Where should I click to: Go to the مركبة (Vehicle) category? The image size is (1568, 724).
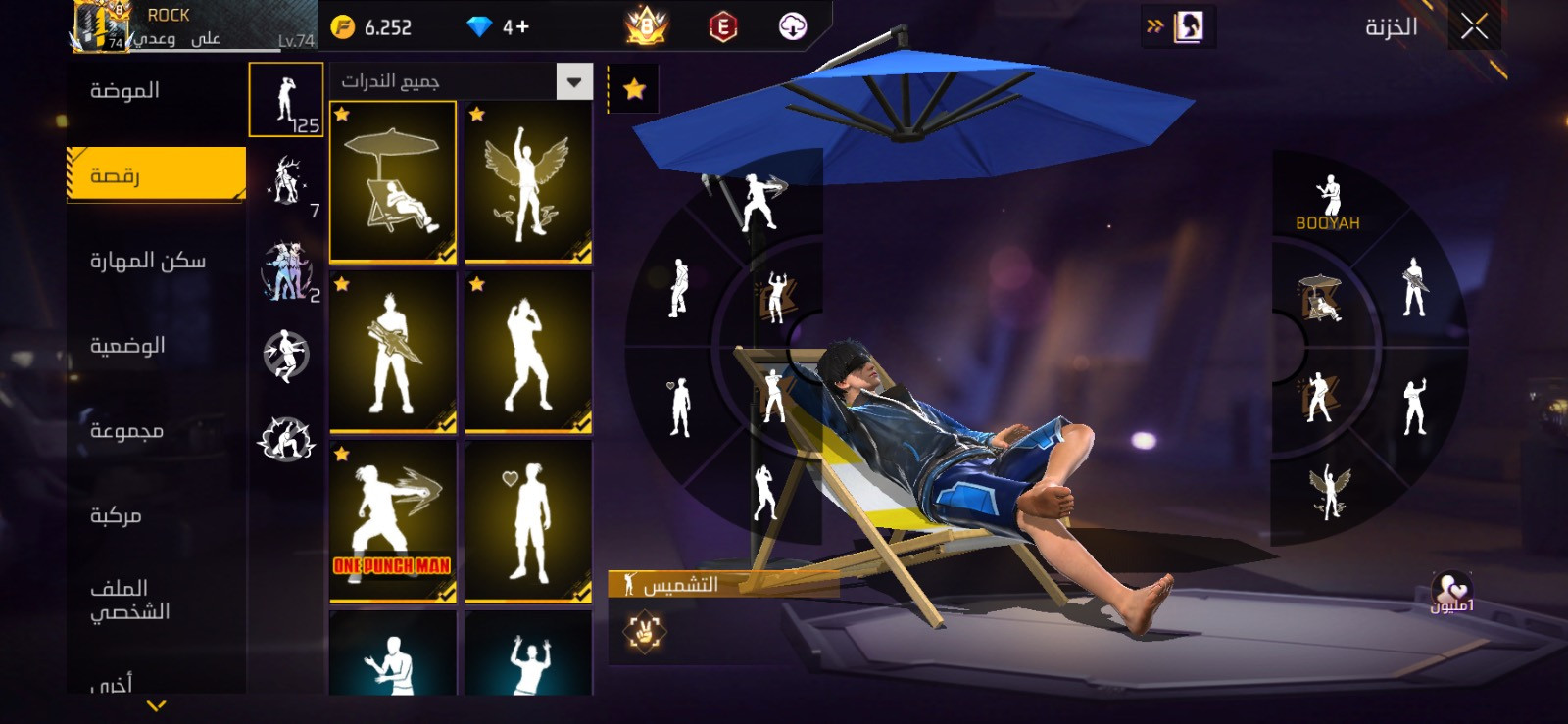click(x=116, y=516)
